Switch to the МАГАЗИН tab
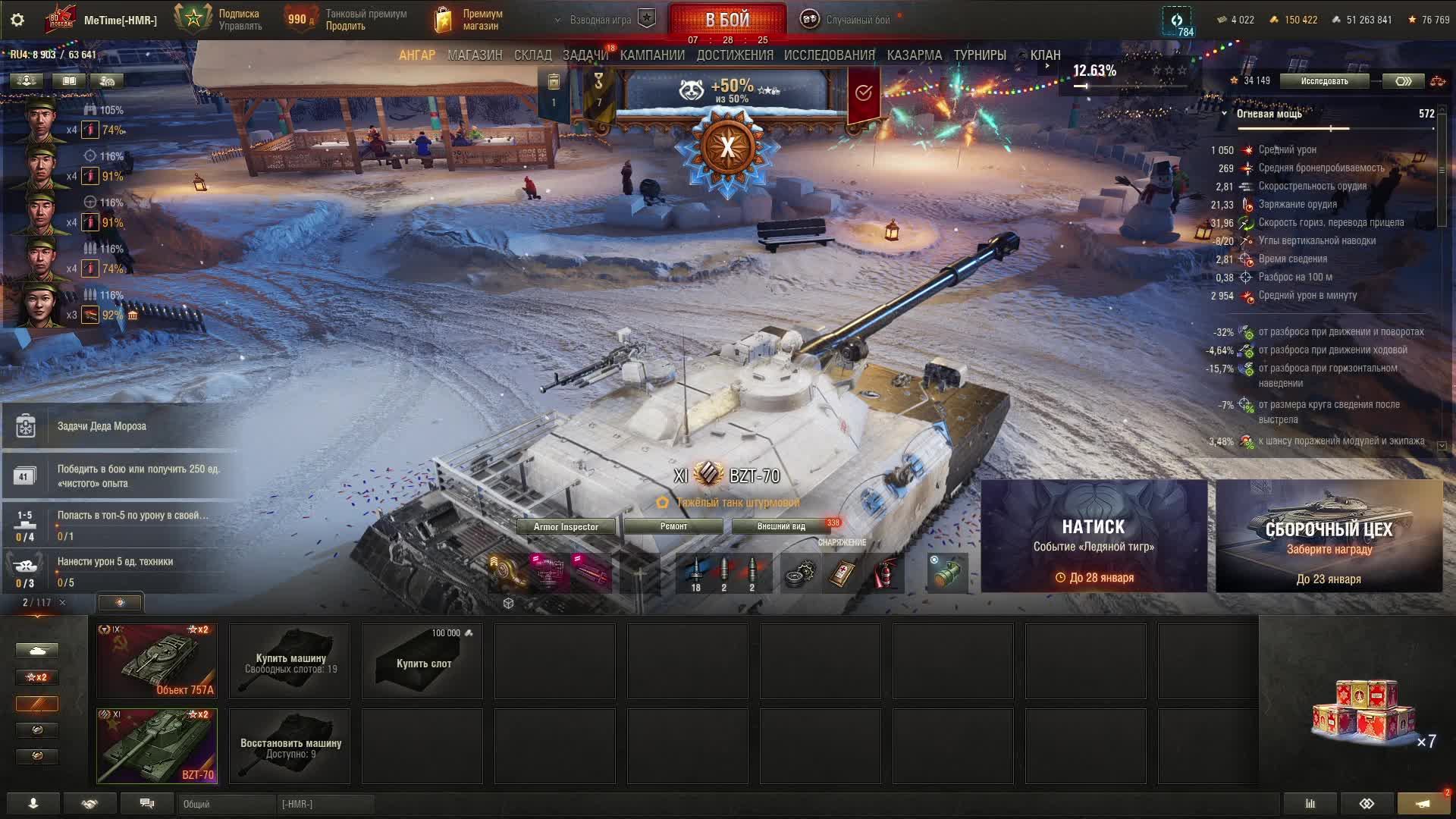 coord(475,55)
